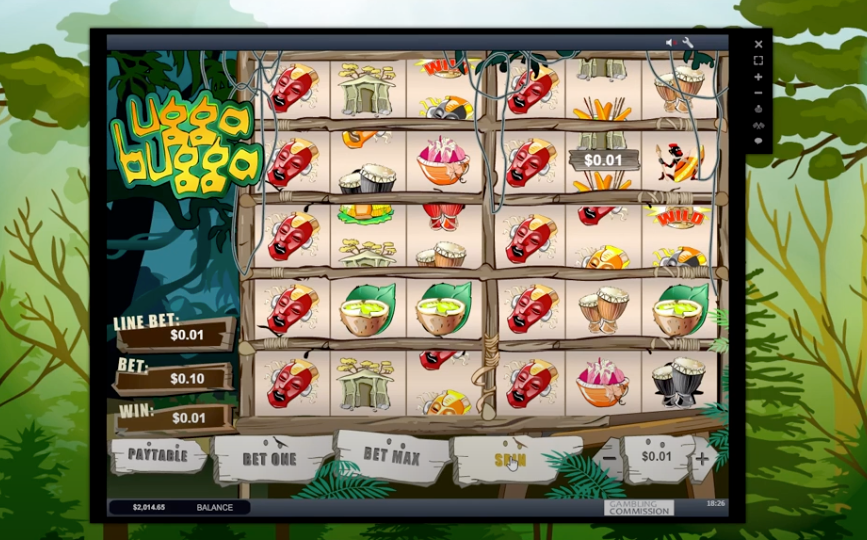Toggle the sound speaker icon
This screenshot has height=540, width=867.
click(x=672, y=42)
